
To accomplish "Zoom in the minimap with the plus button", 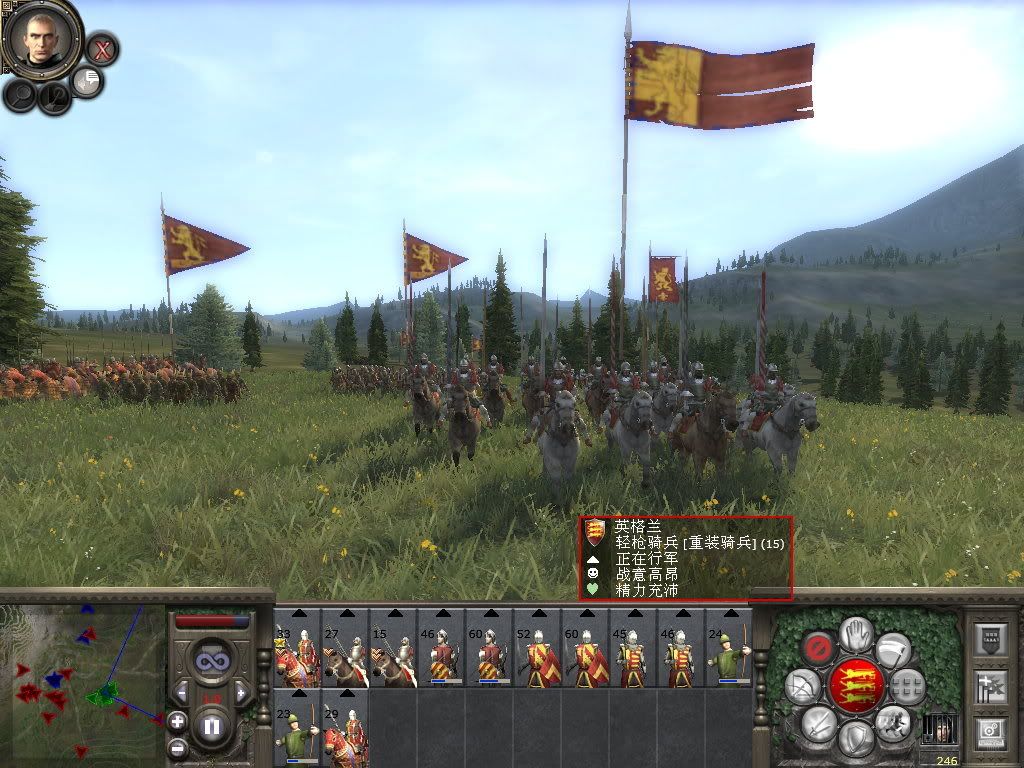I will [x=177, y=720].
